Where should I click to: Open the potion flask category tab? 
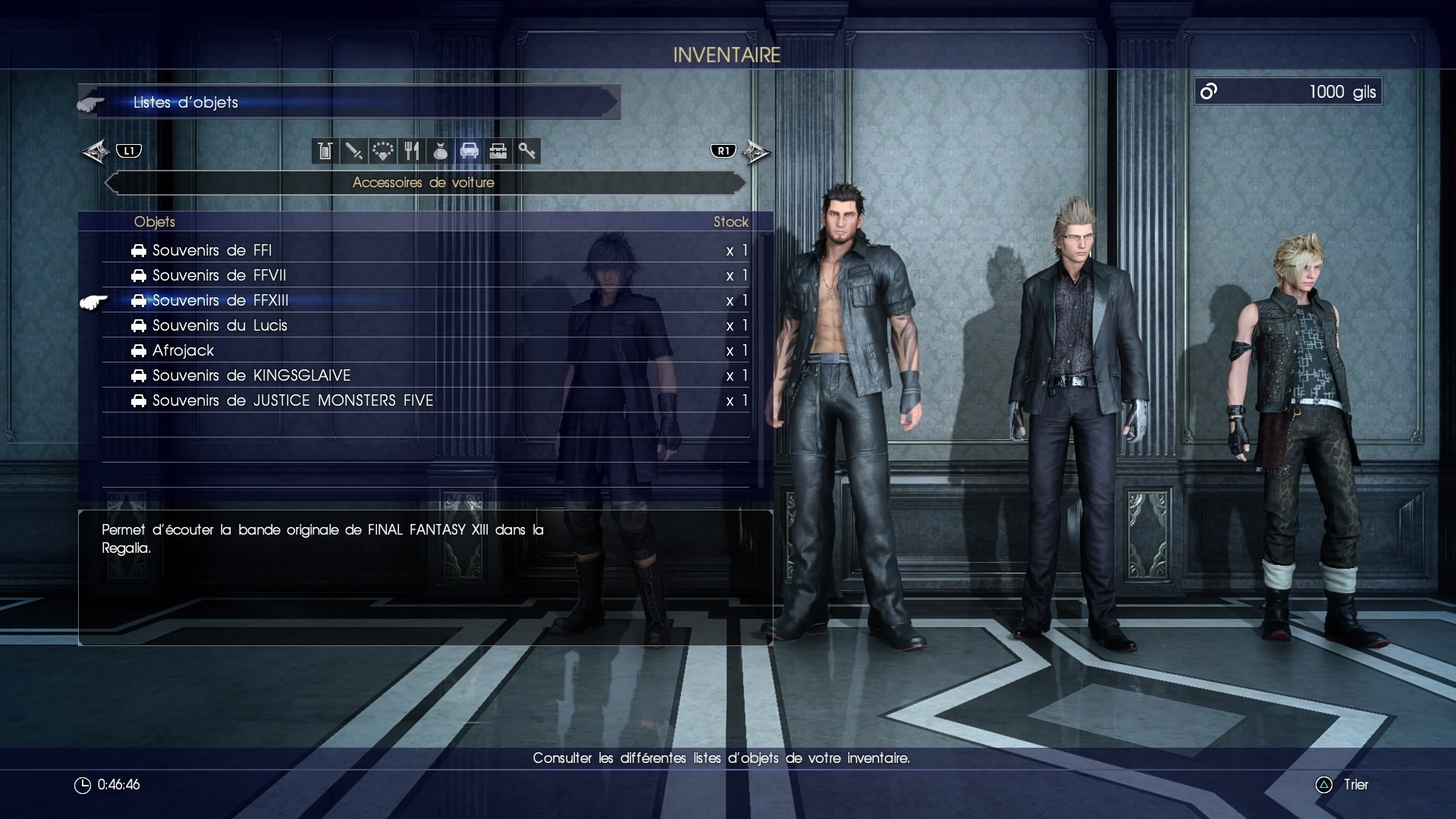(x=325, y=151)
